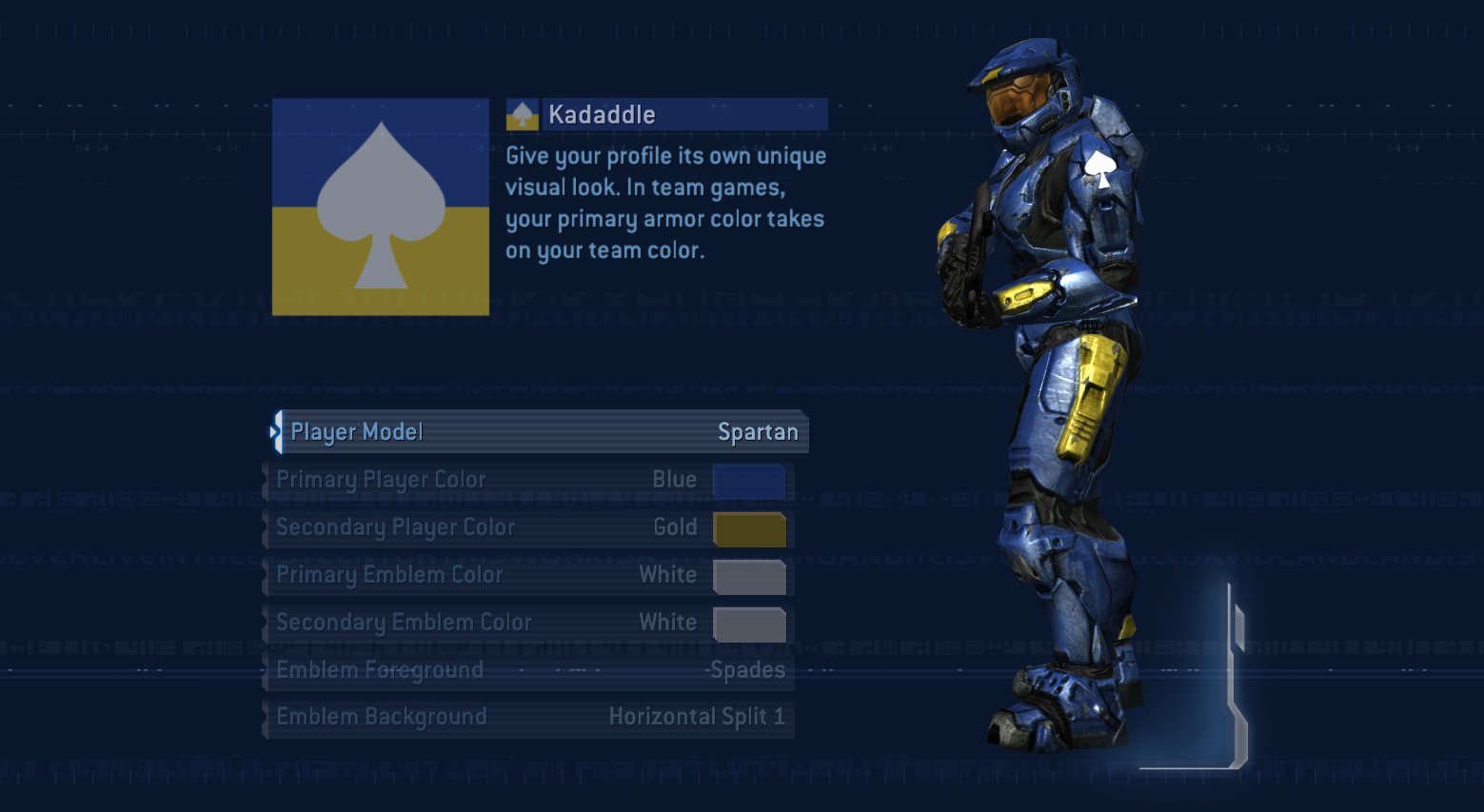Select the large spade emblem preview

[x=380, y=205]
